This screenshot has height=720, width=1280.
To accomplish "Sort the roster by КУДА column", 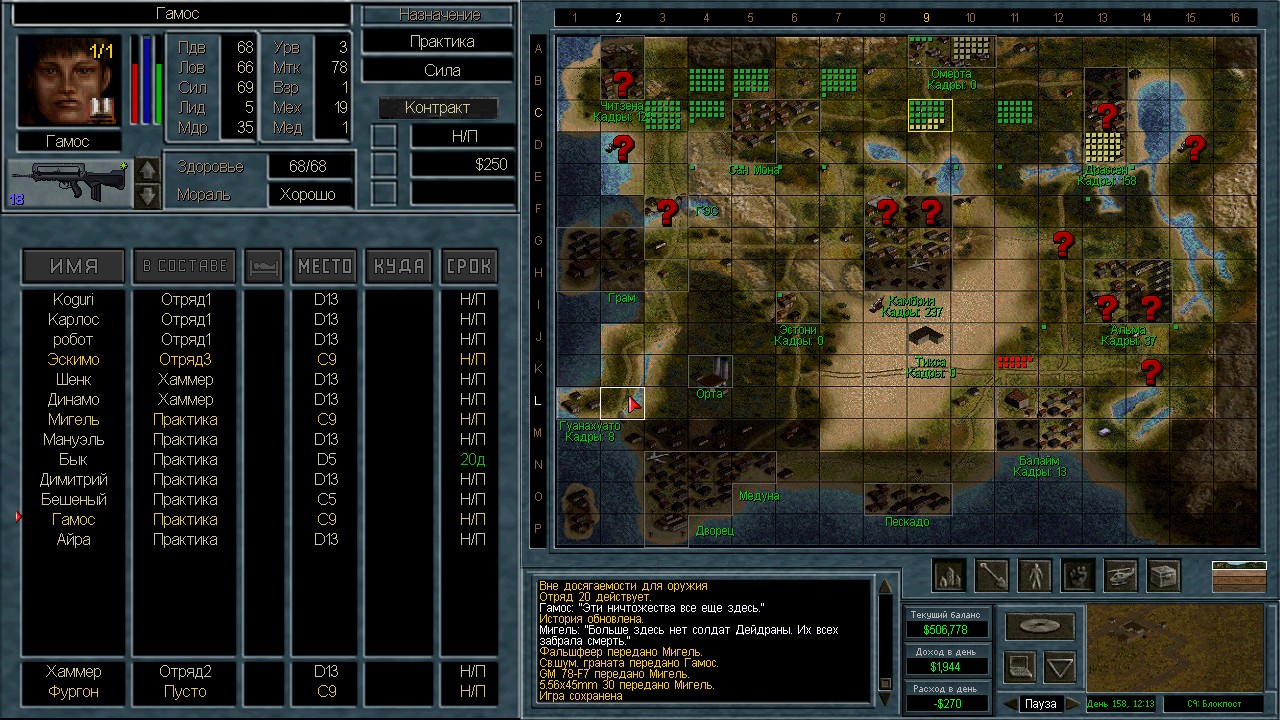I will 398,266.
